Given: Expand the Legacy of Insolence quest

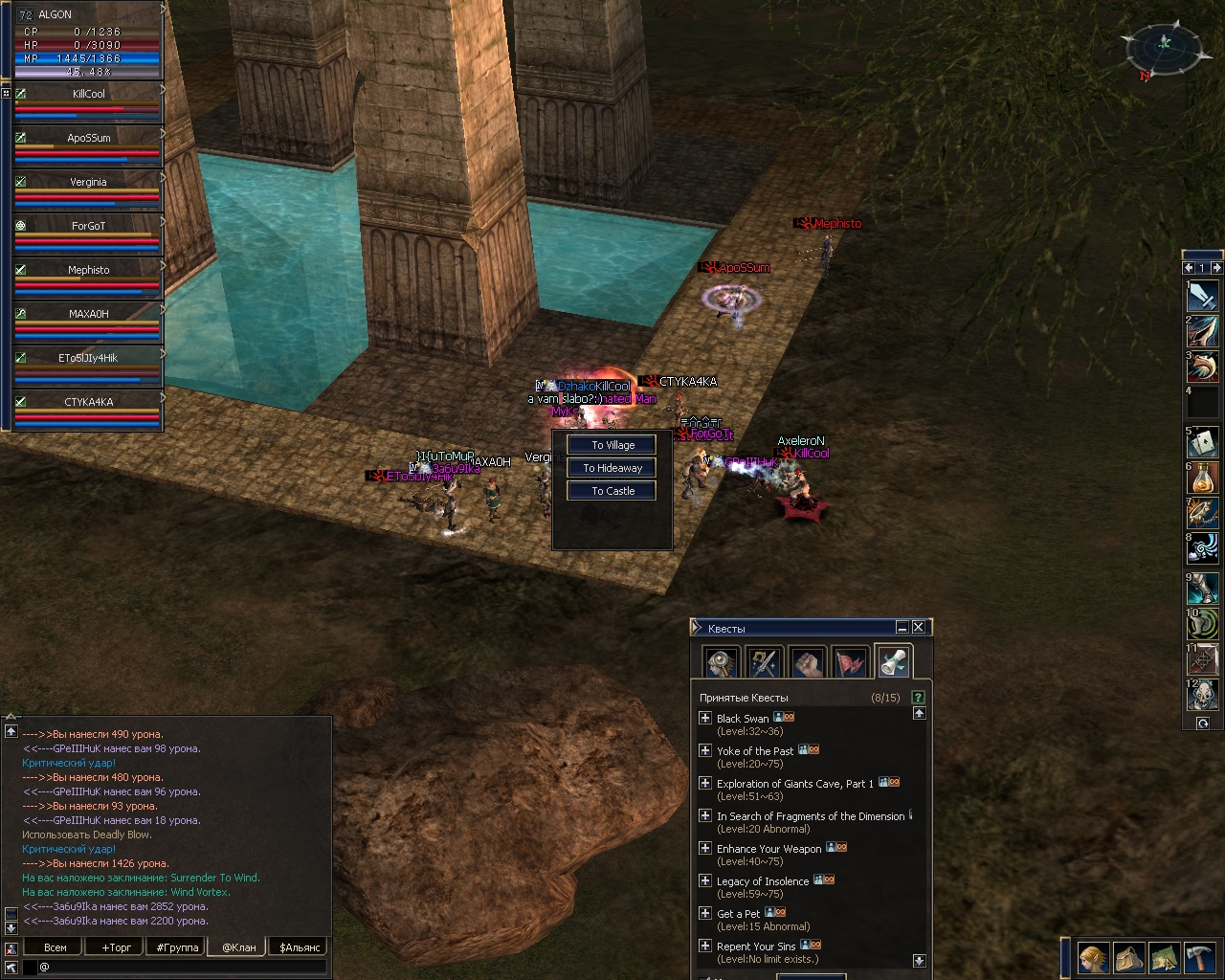Looking at the screenshot, I should pos(705,880).
